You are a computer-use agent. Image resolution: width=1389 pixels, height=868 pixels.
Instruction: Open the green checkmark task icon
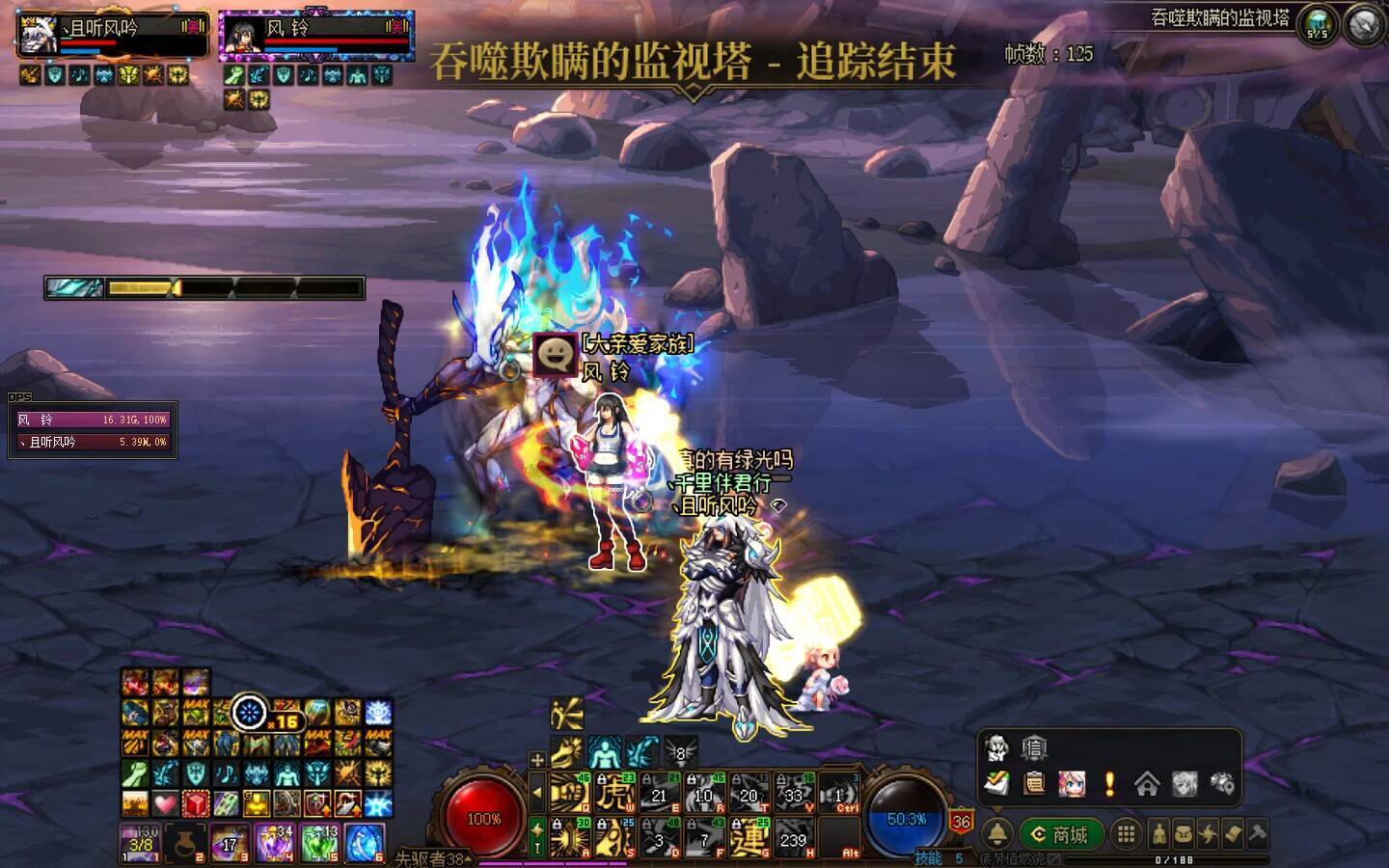click(997, 784)
